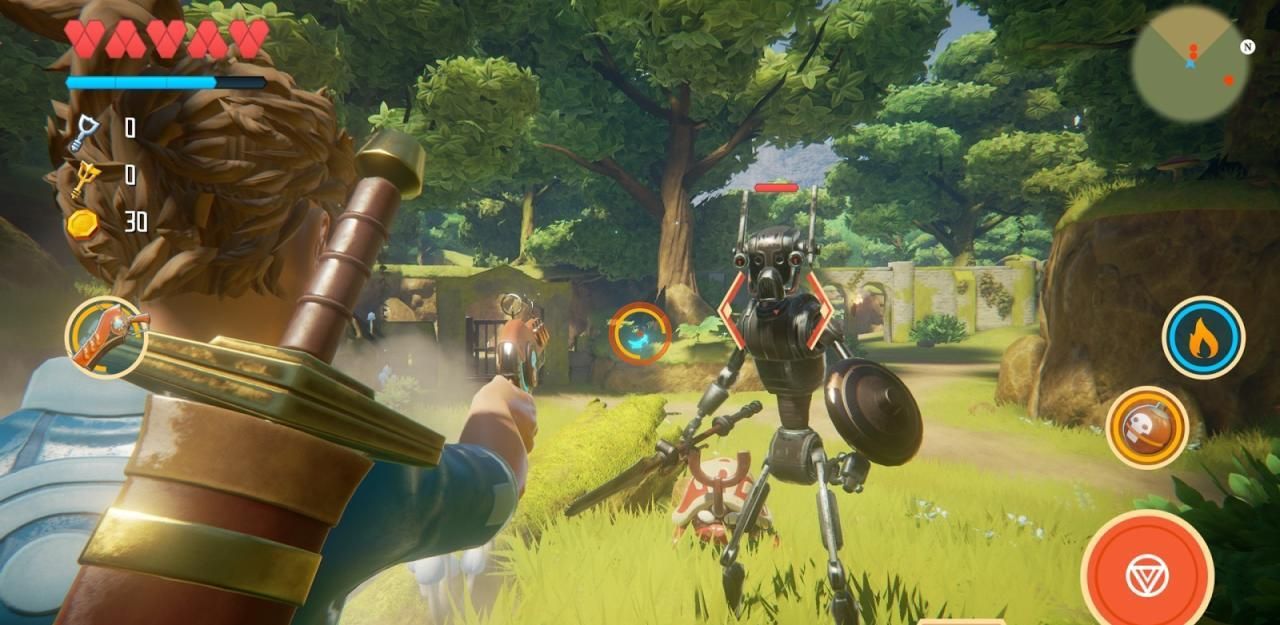Select the crossbow weapon icon
The width and height of the screenshot is (1280, 625).
click(105, 337)
